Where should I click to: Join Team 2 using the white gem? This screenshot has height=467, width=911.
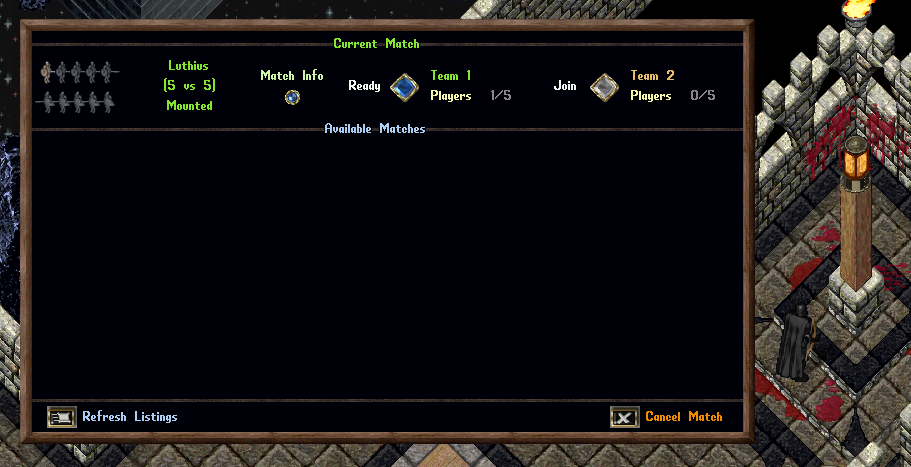point(603,87)
